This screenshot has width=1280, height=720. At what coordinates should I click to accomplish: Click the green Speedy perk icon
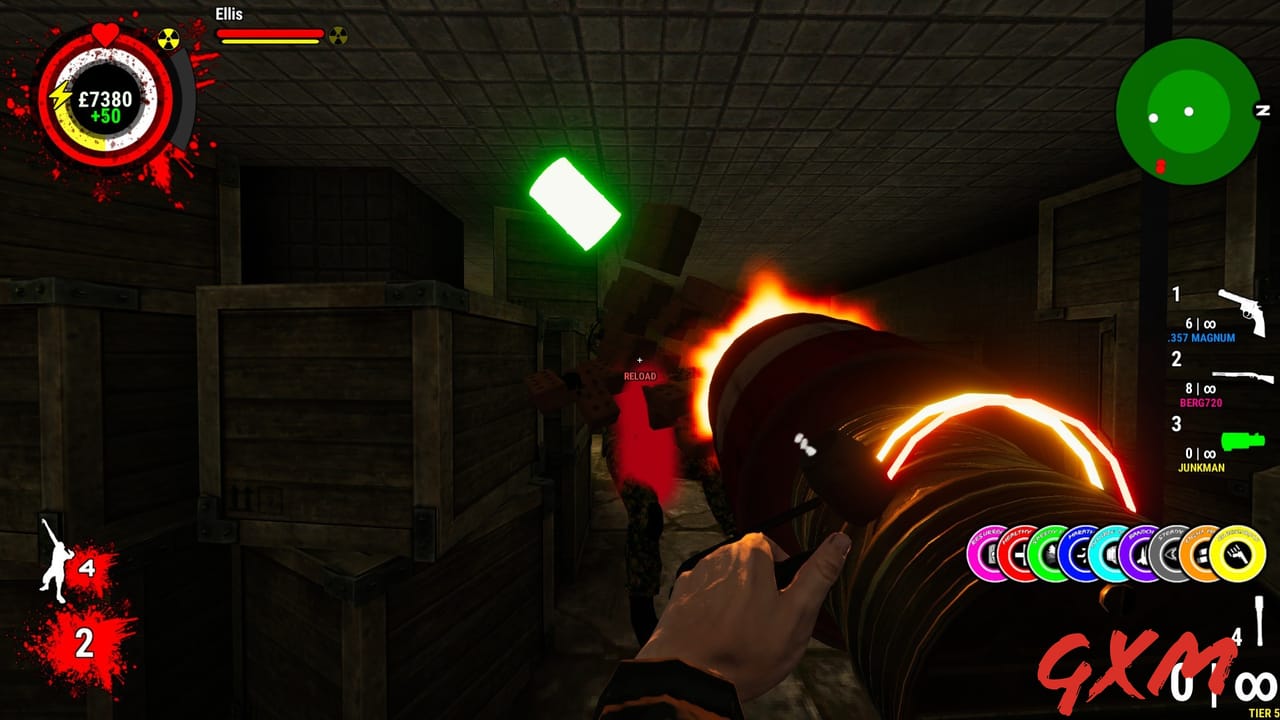click(x=1047, y=553)
